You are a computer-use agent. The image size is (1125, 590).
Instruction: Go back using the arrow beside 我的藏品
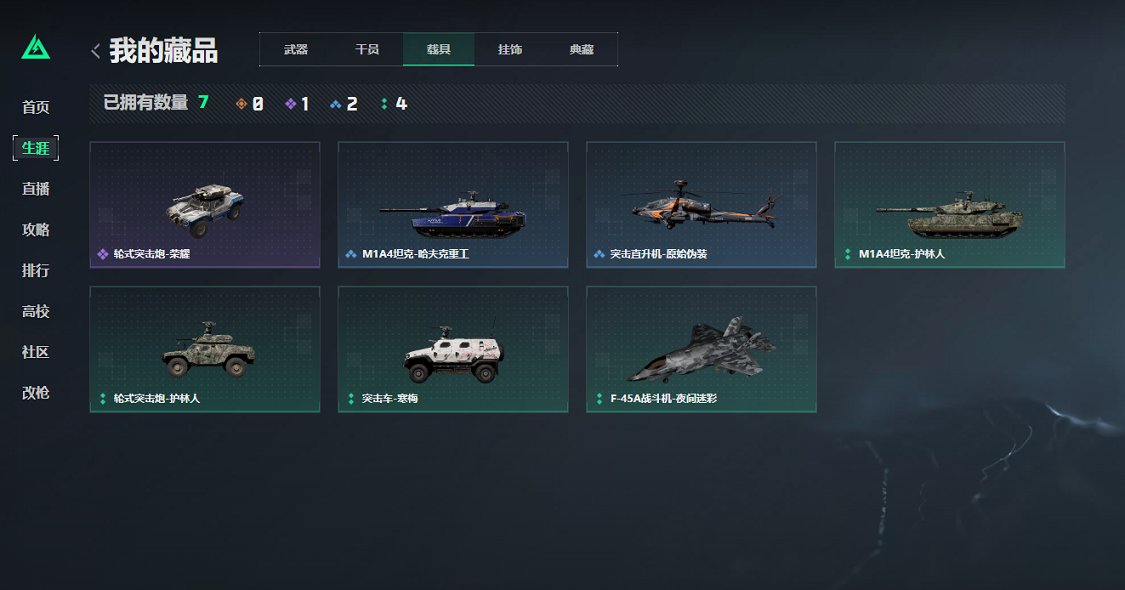point(95,50)
